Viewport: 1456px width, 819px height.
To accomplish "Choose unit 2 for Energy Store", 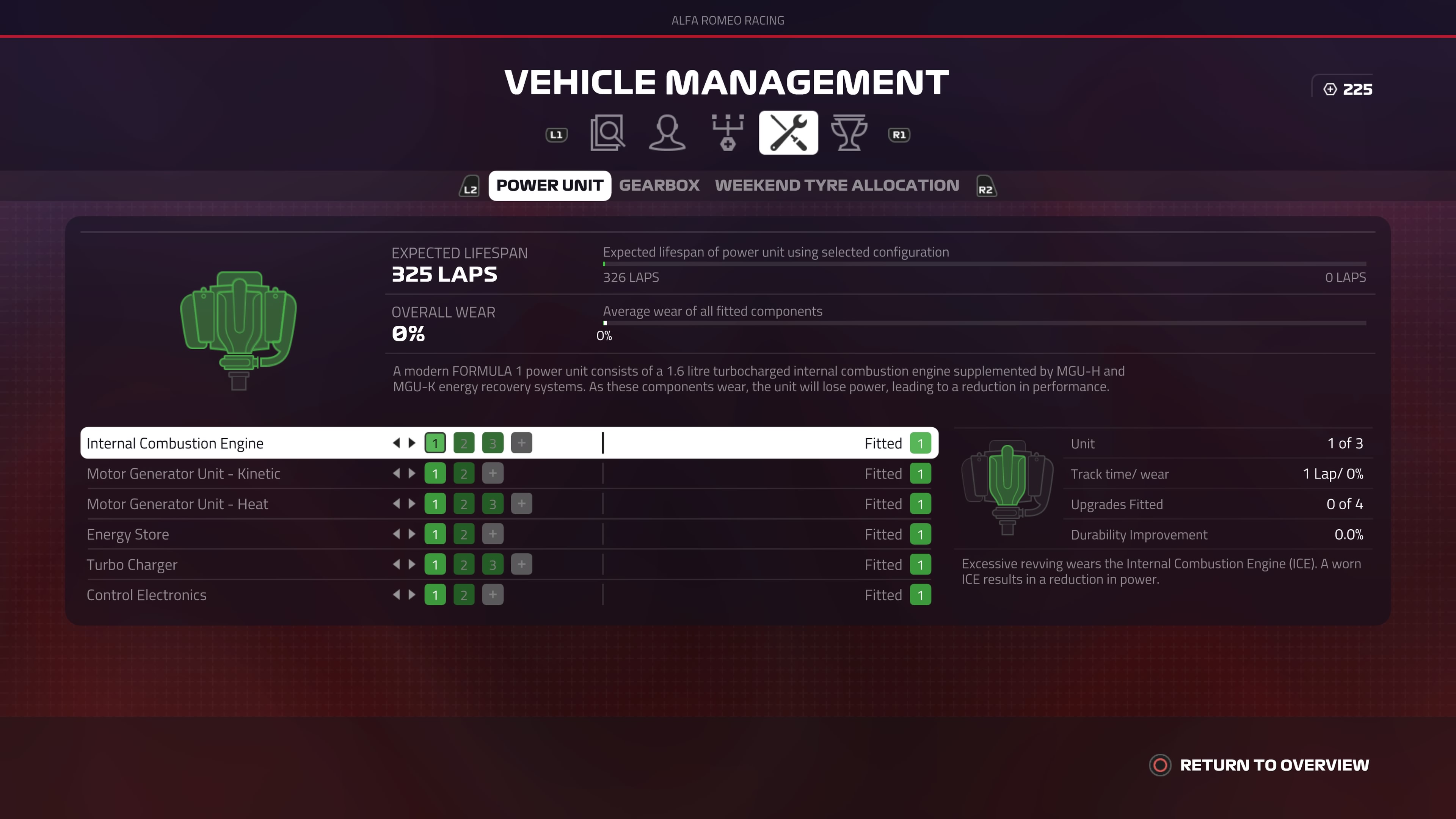I will 463,535.
